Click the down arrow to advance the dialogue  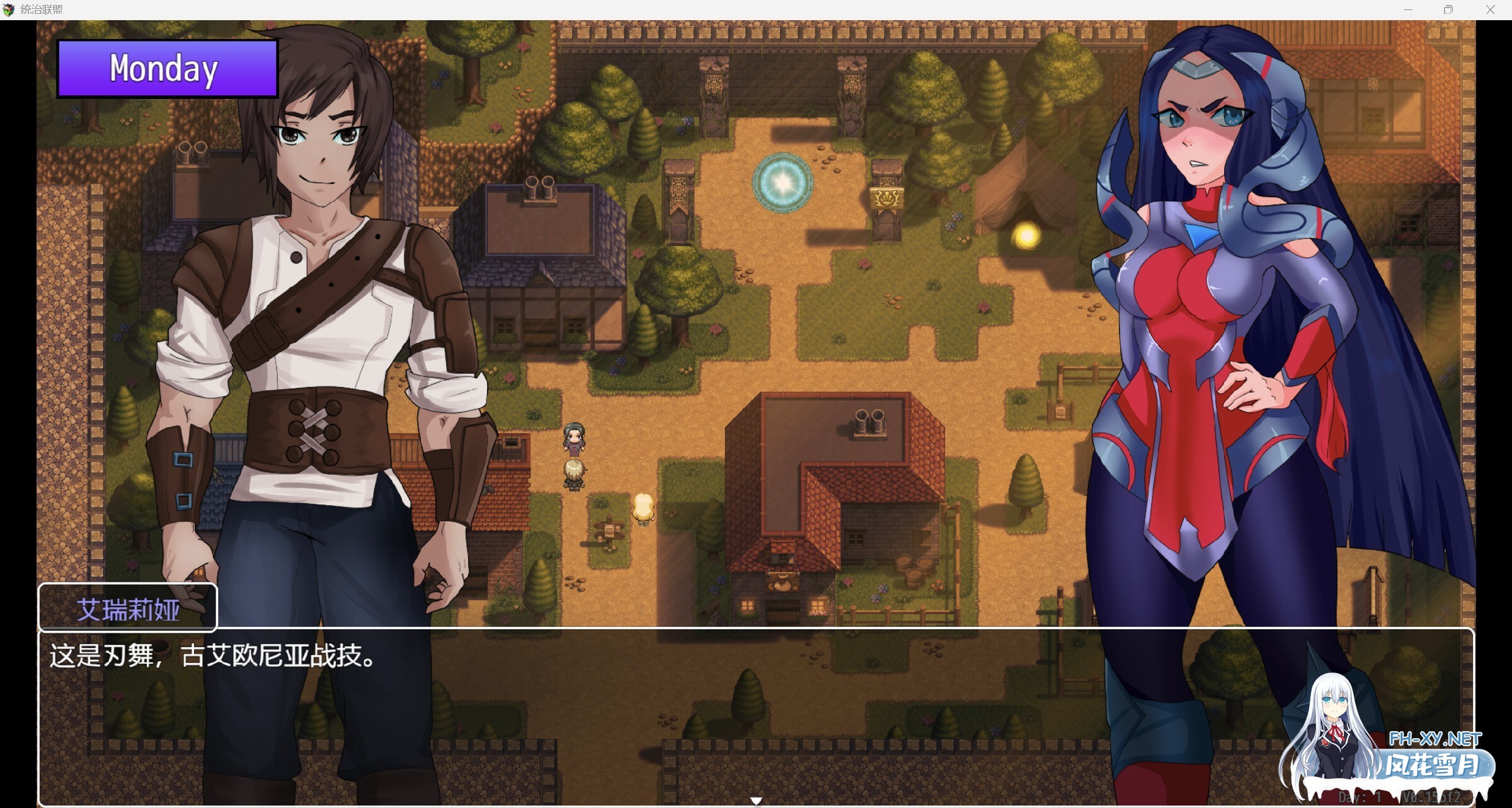pyautogui.click(x=755, y=799)
